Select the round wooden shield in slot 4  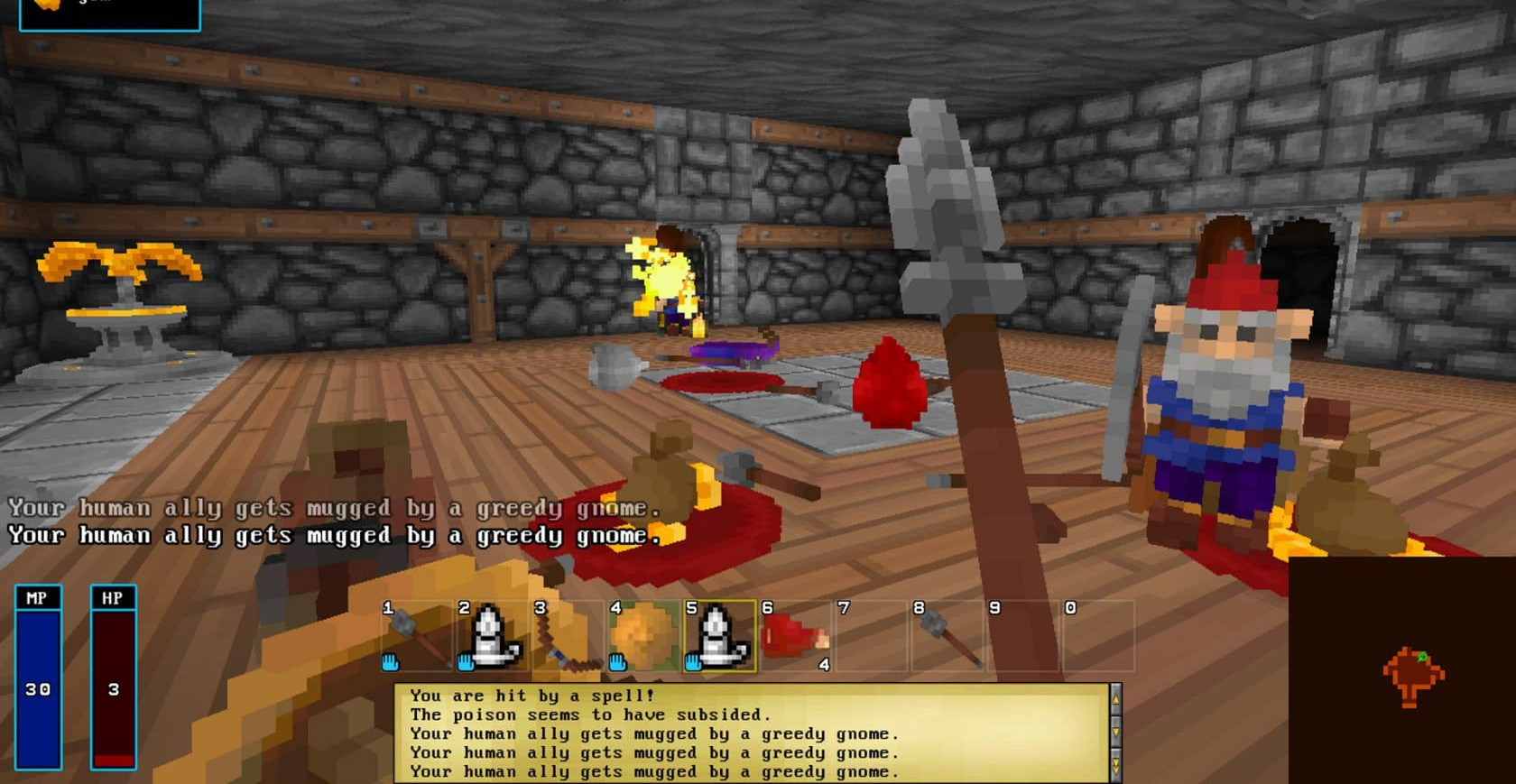[x=643, y=636]
